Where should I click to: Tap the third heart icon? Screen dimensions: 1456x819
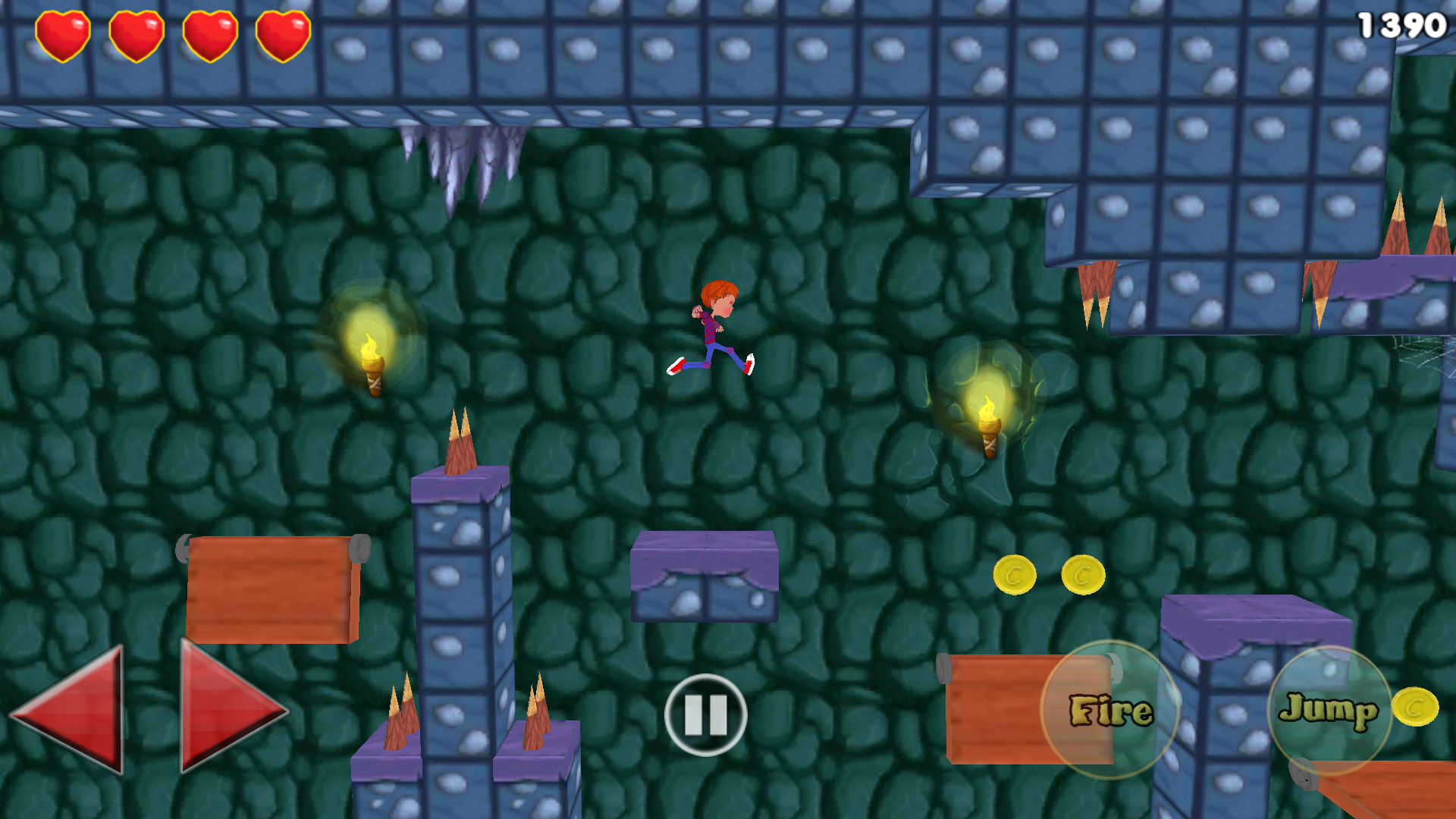pos(211,33)
